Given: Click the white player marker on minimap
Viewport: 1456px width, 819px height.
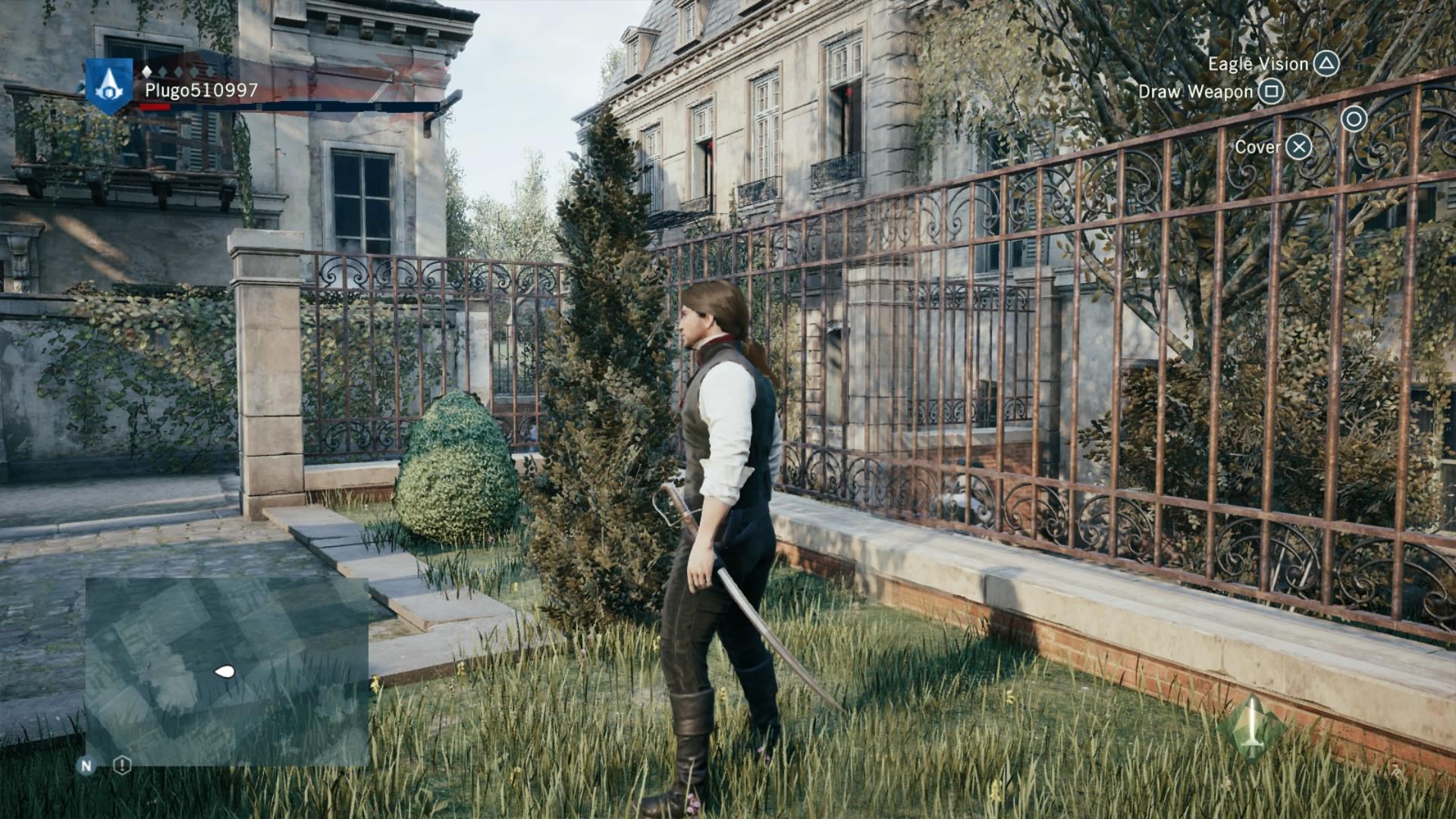Looking at the screenshot, I should point(224,671).
